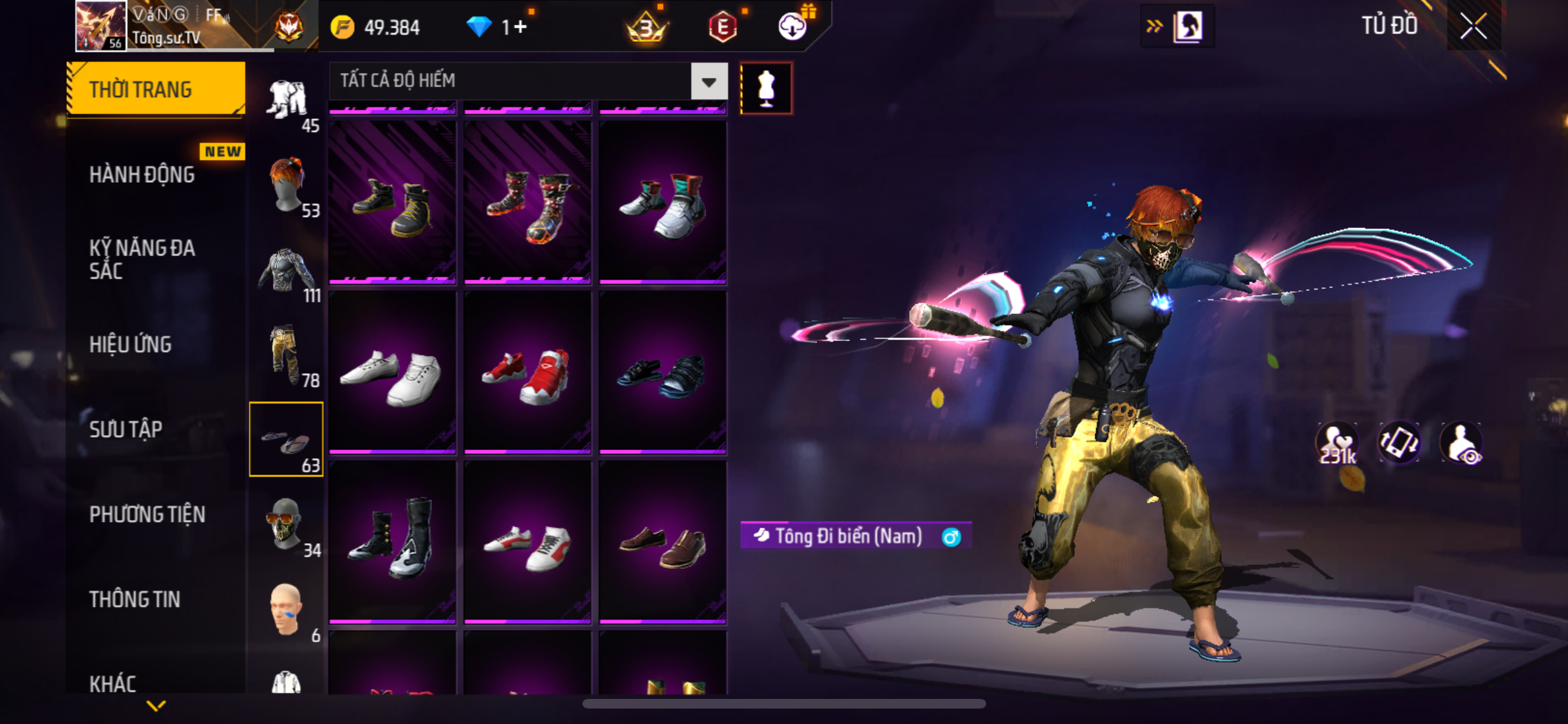Open the skull mask category

pyautogui.click(x=286, y=524)
